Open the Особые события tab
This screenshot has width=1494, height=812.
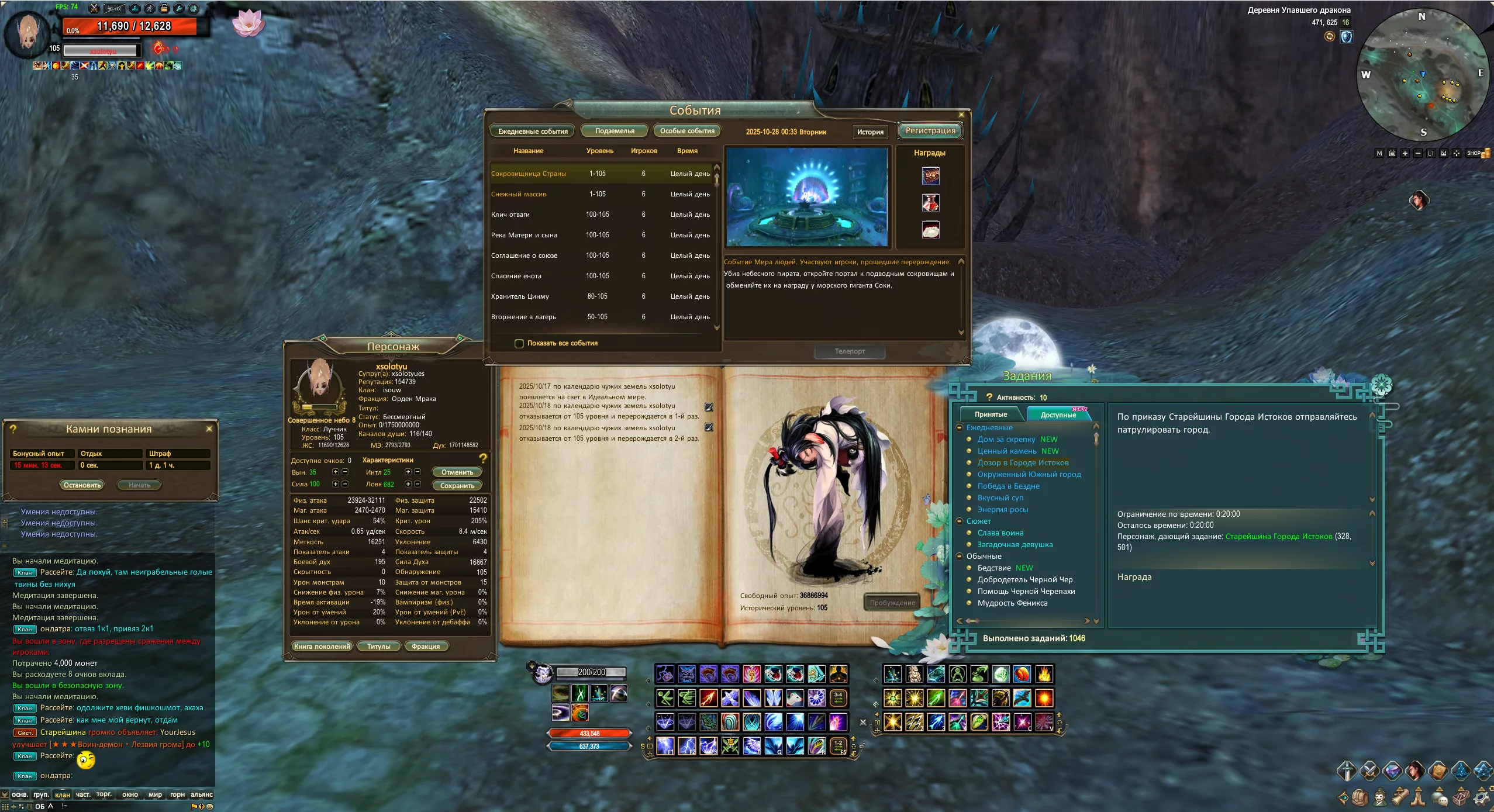687,131
